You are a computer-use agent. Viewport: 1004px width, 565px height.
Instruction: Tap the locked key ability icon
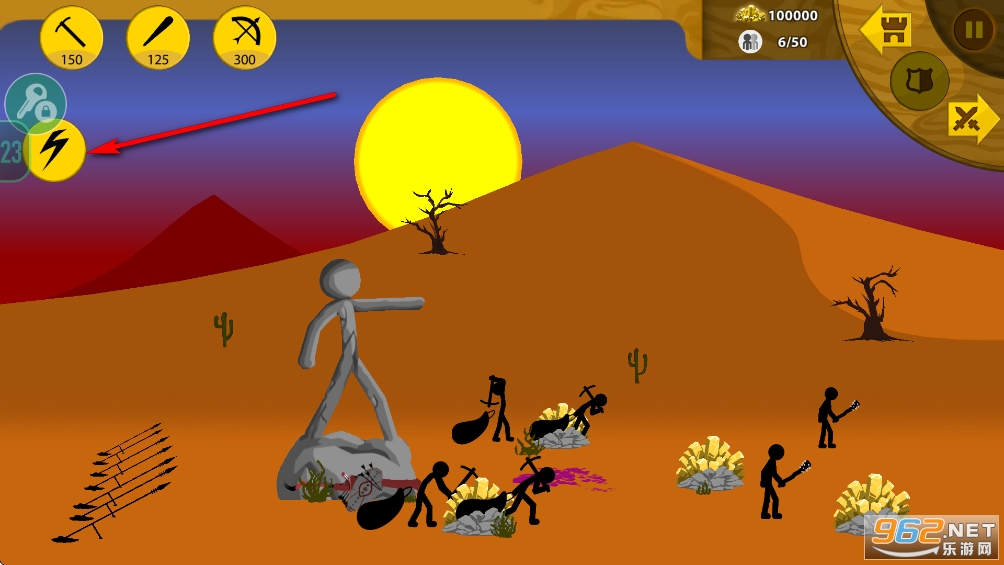click(35, 102)
